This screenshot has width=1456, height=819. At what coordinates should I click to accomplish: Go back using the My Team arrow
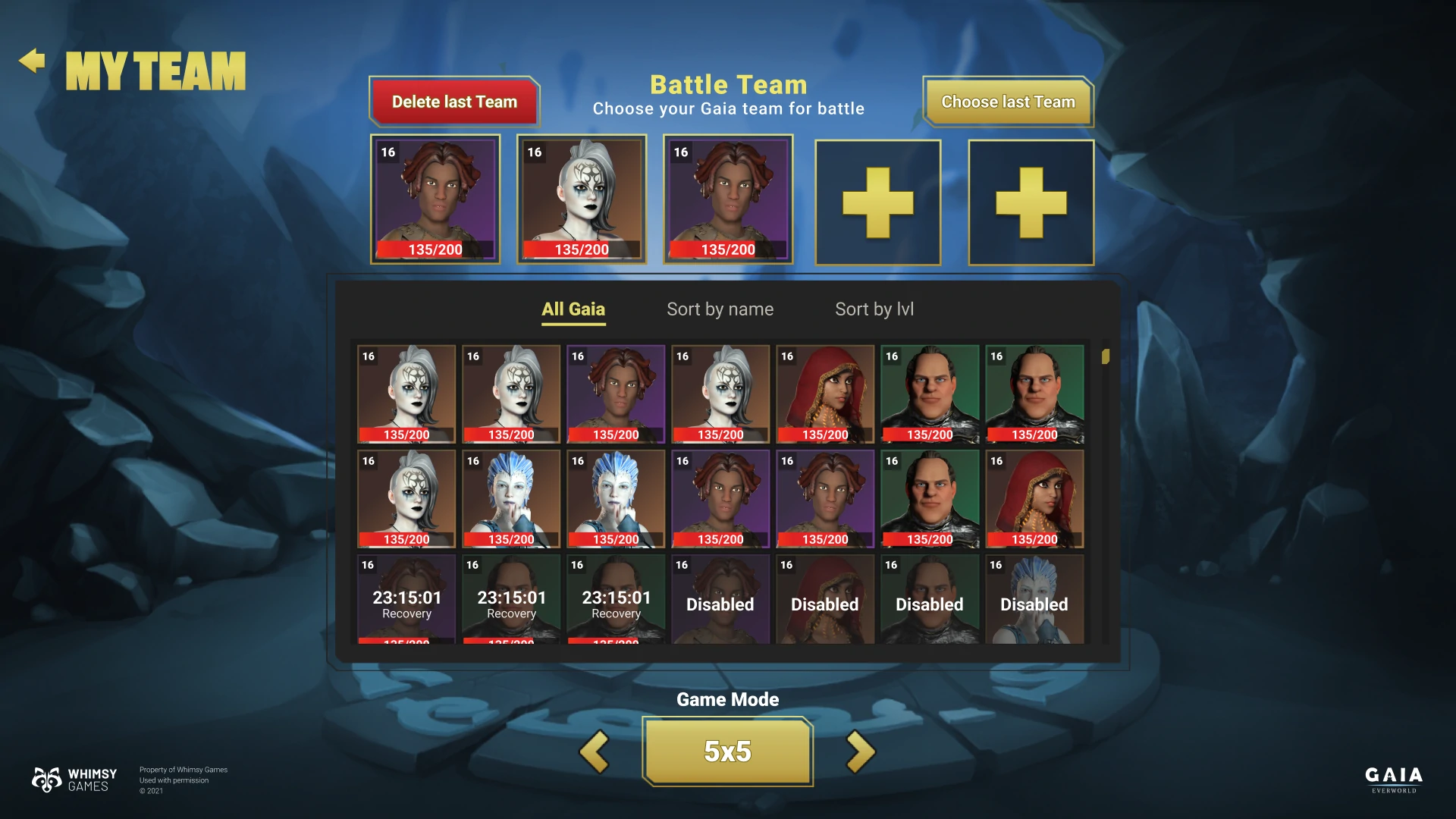tap(32, 61)
